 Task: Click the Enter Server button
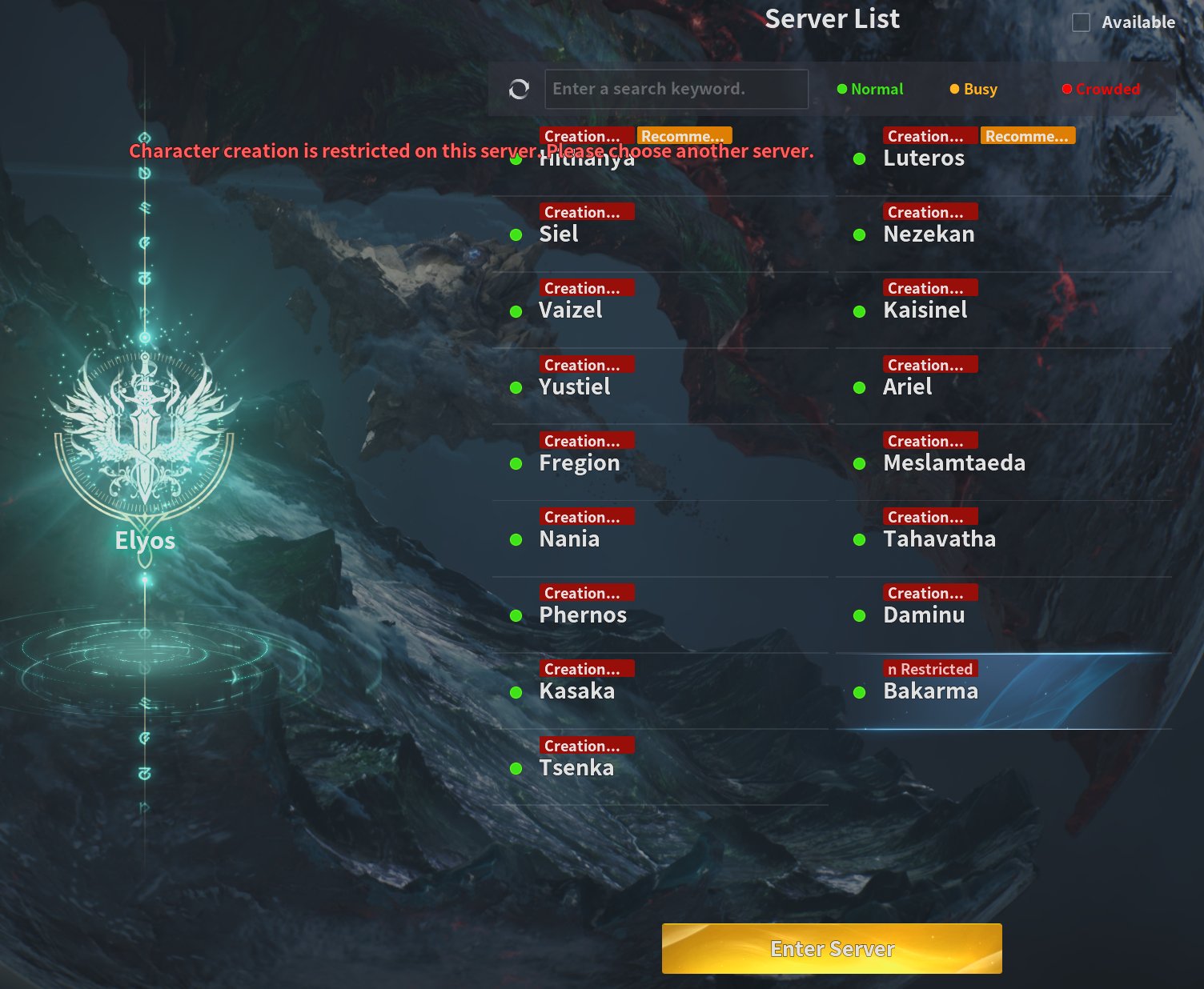pyautogui.click(x=832, y=948)
